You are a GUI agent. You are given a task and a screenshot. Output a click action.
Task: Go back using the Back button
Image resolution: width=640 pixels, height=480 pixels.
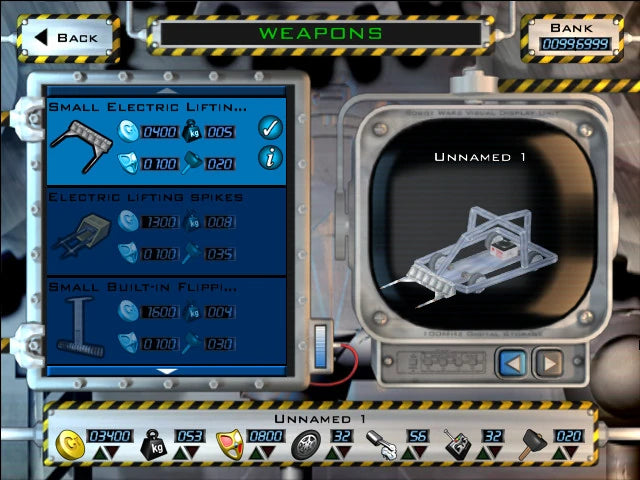[x=67, y=37]
